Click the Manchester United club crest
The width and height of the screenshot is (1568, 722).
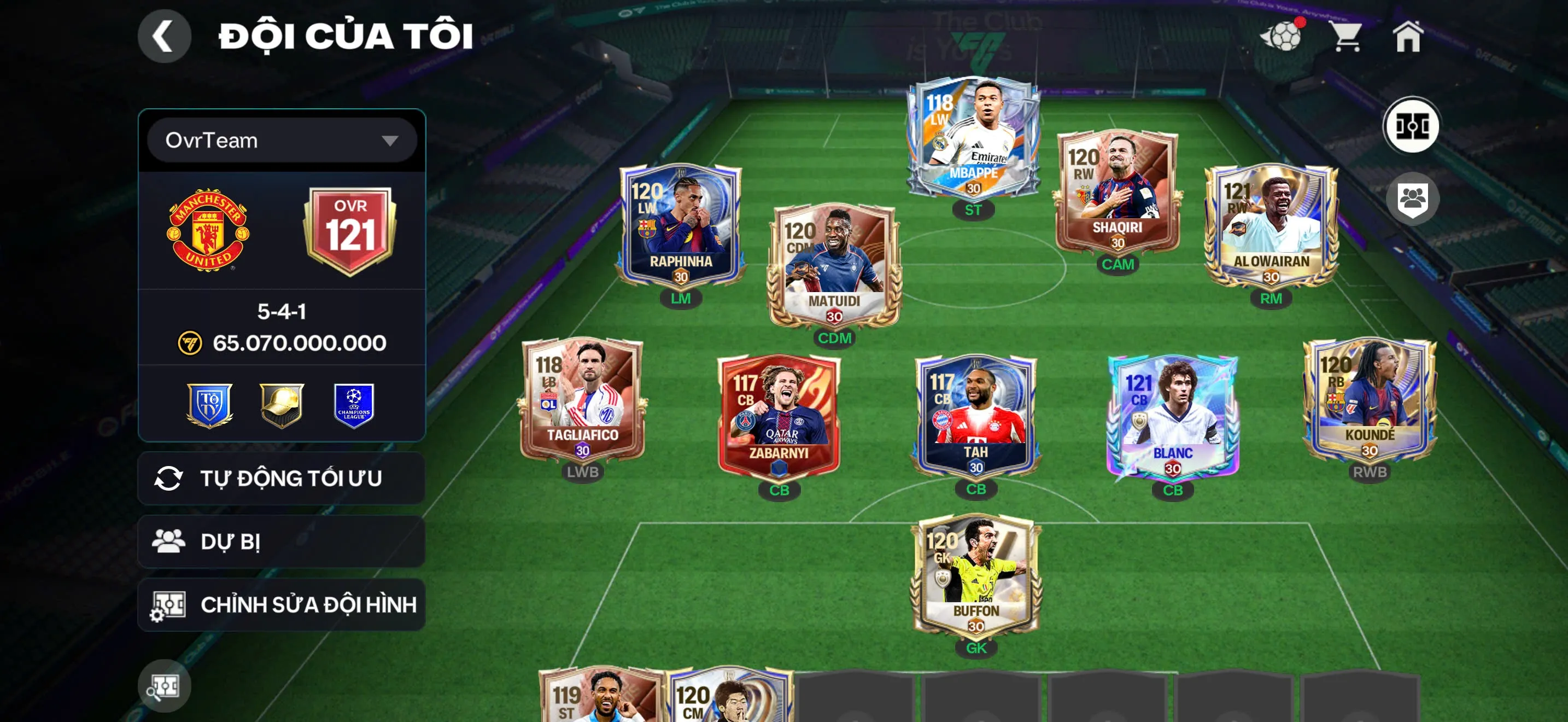208,230
